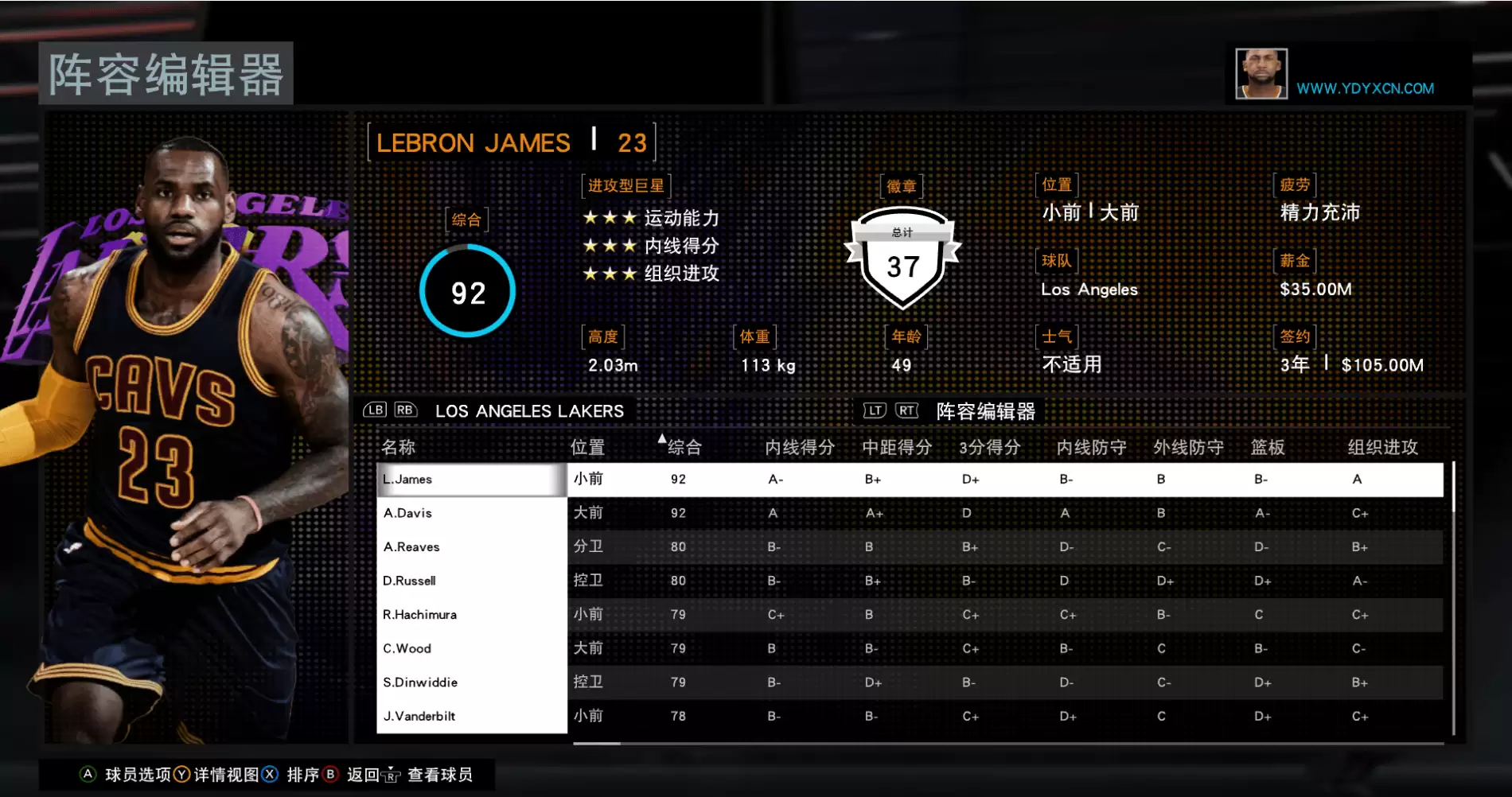Click the player portrait thumbnail at top right
The image size is (1512, 797).
point(1261,74)
